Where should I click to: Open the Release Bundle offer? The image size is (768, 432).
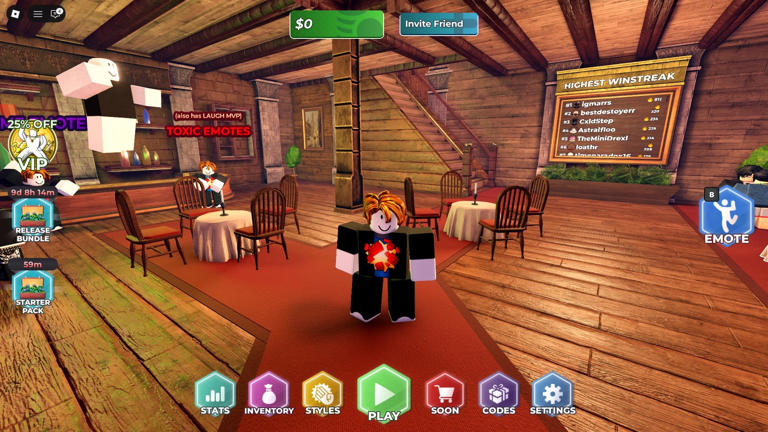click(32, 220)
